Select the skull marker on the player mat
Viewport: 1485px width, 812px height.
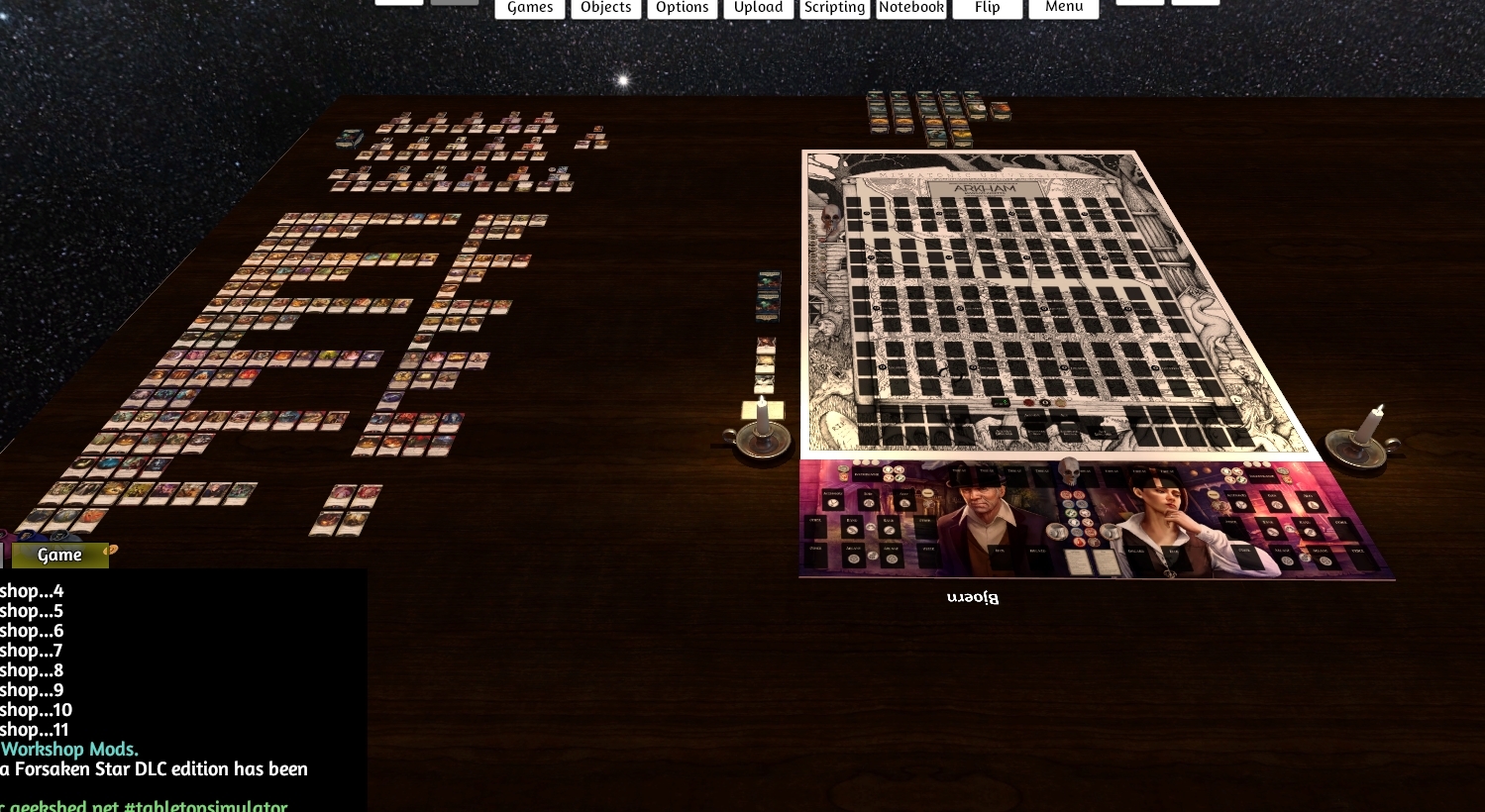(1069, 470)
